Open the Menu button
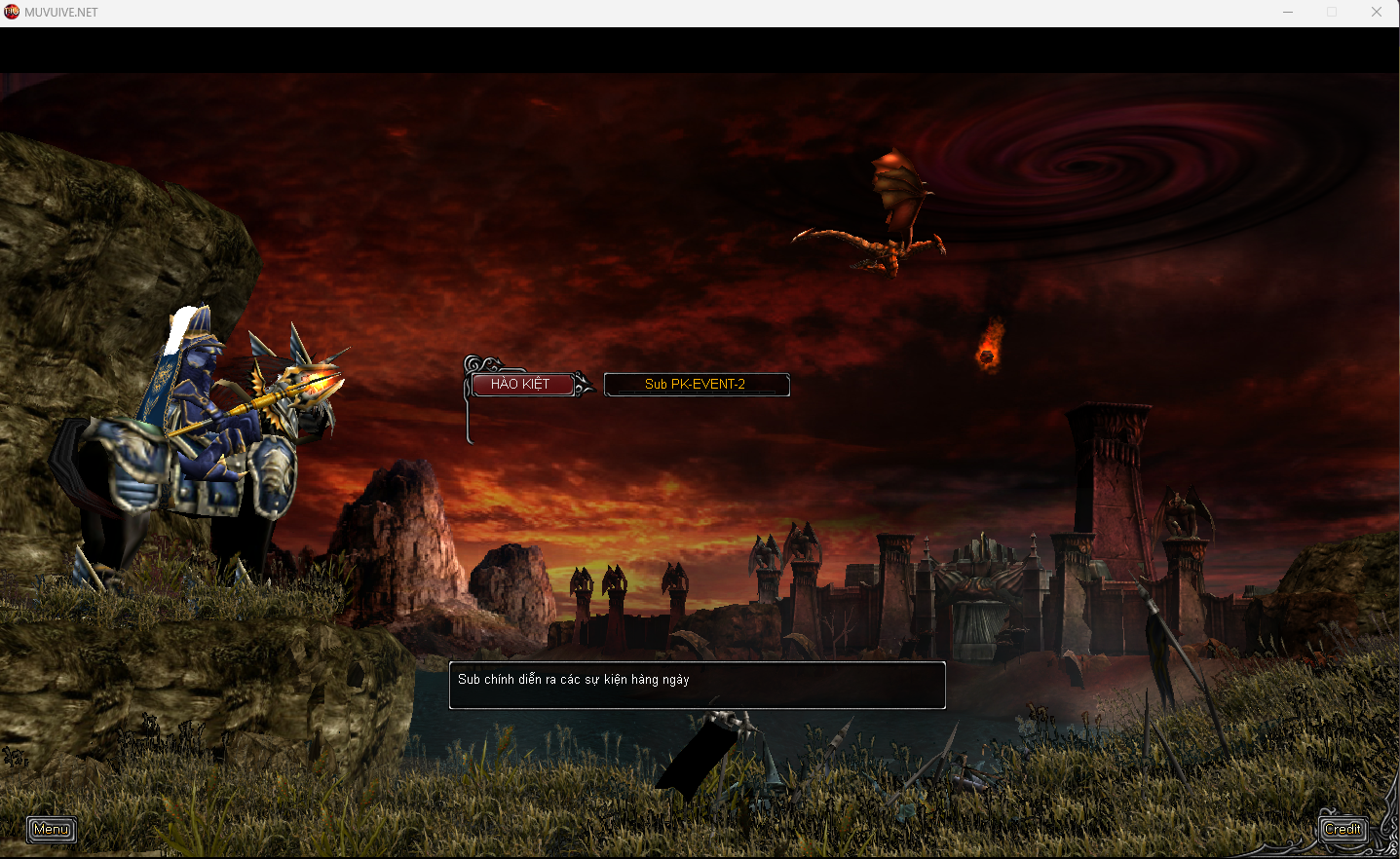Screen dimensions: 1400x859 (52, 829)
